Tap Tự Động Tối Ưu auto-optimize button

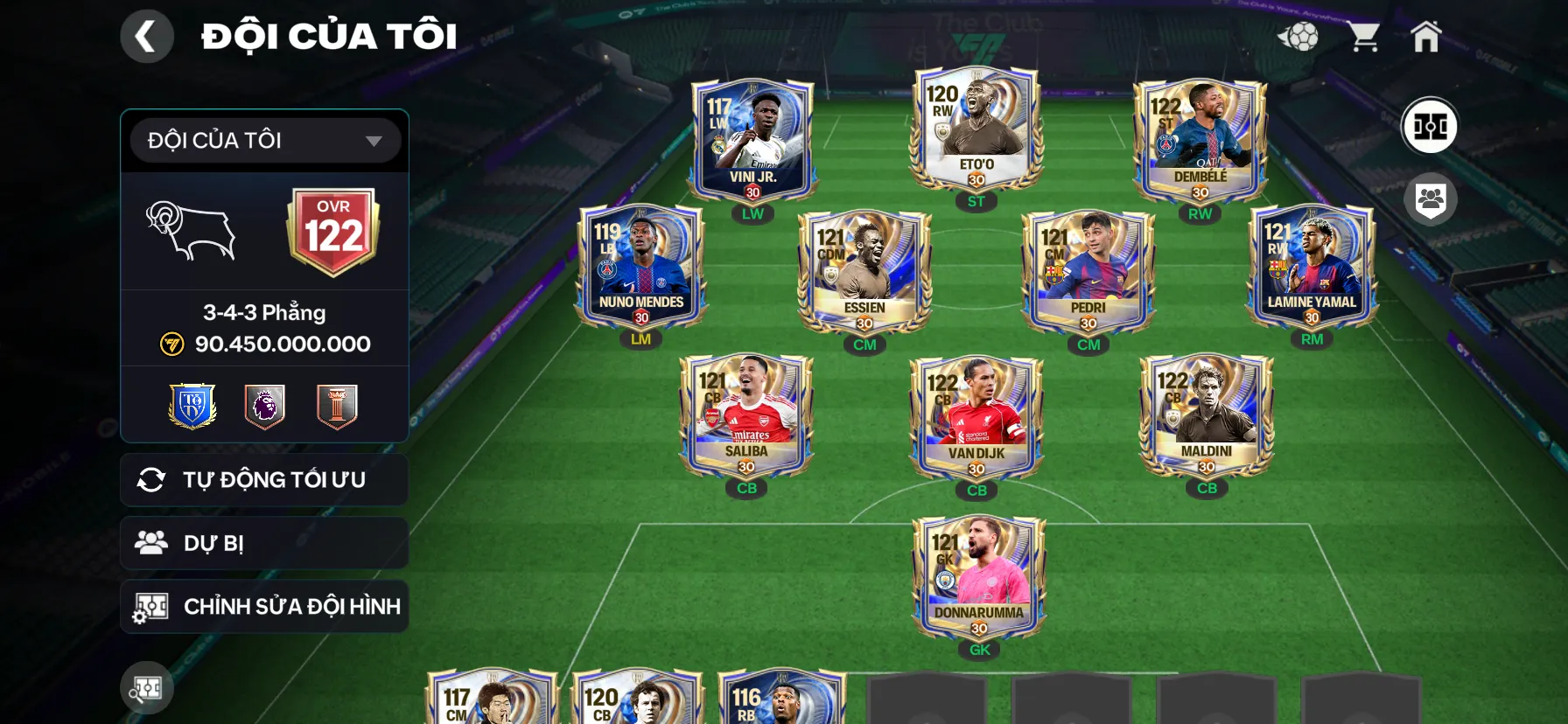264,480
